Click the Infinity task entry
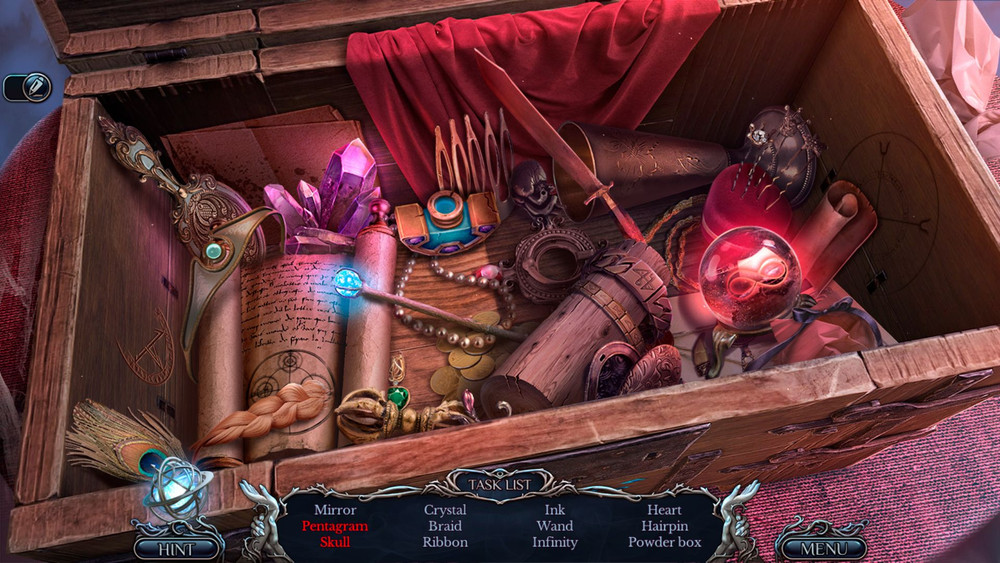 pos(555,542)
